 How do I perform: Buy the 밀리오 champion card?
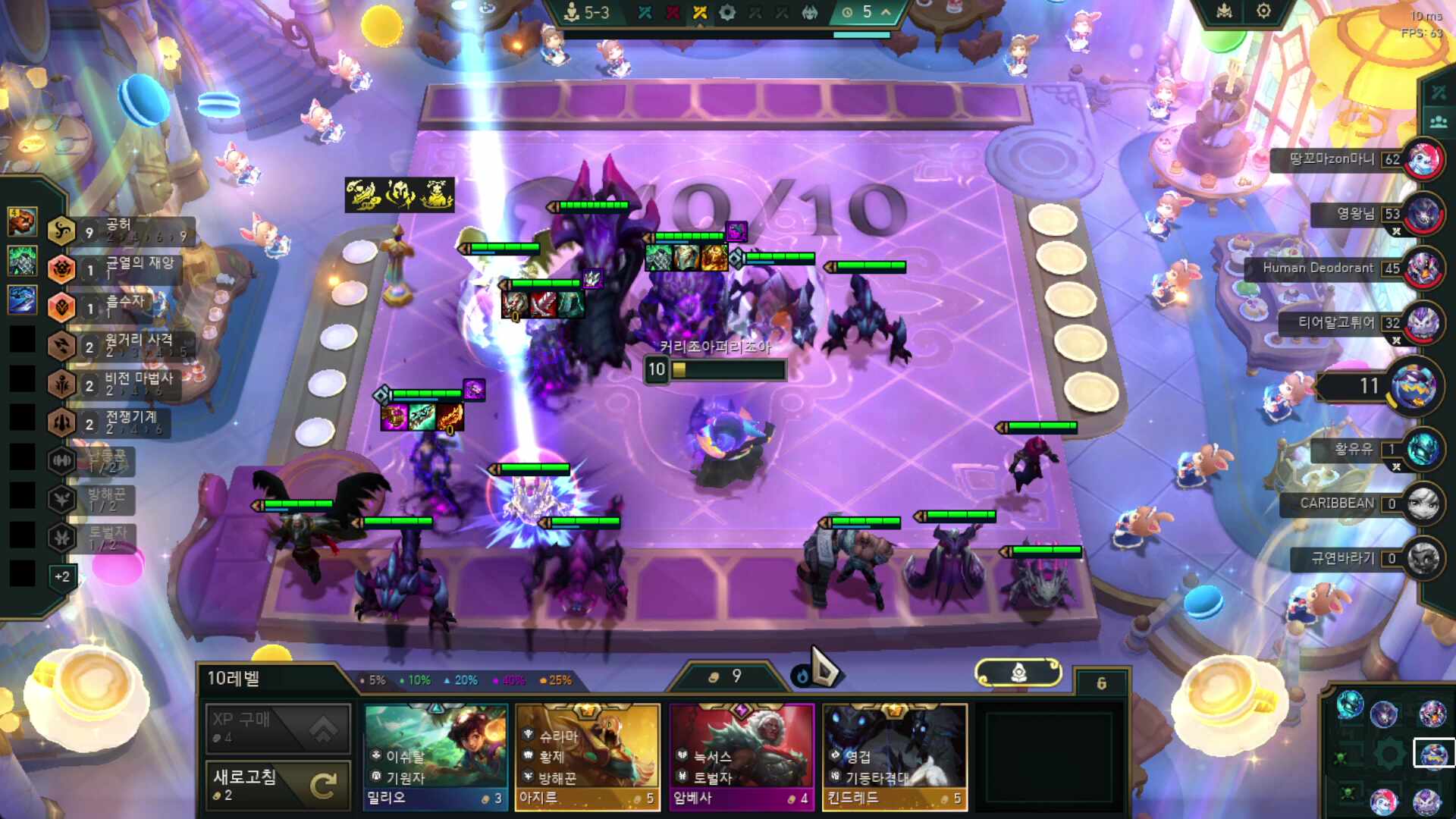tap(435, 757)
